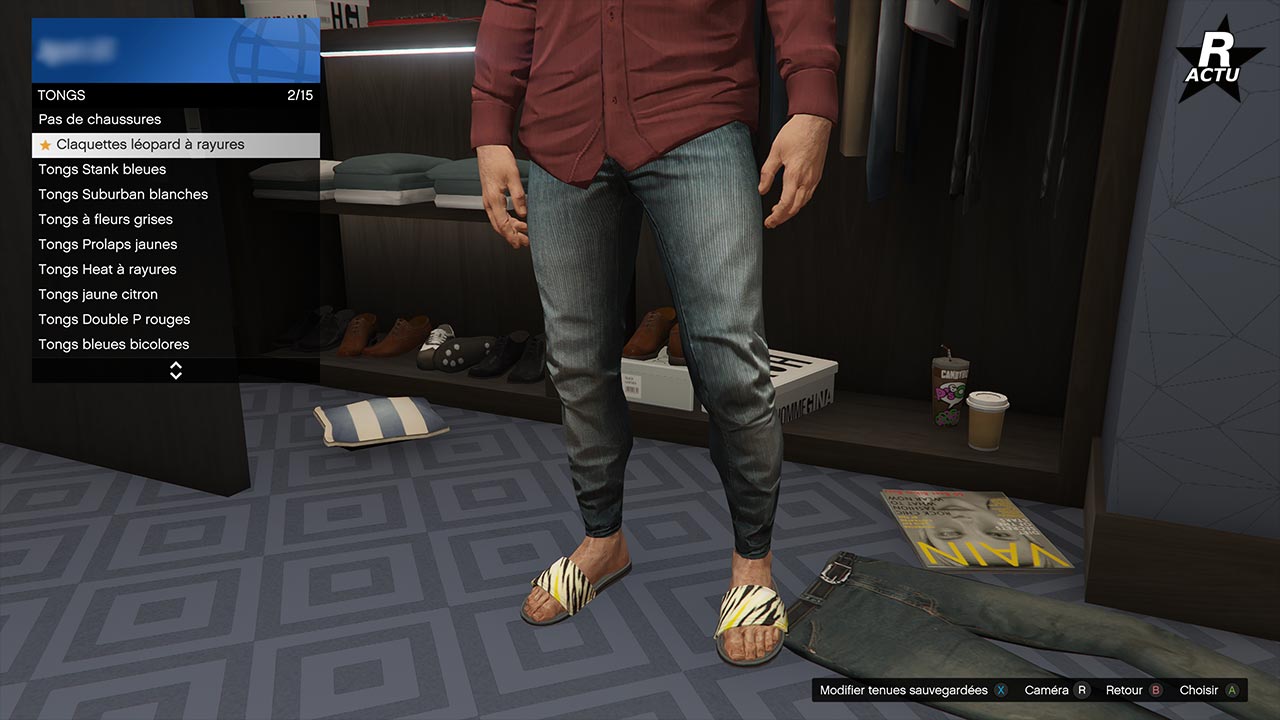Pick Tongs Heat à rayures
Image resolution: width=1280 pixels, height=720 pixels.
(x=107, y=270)
